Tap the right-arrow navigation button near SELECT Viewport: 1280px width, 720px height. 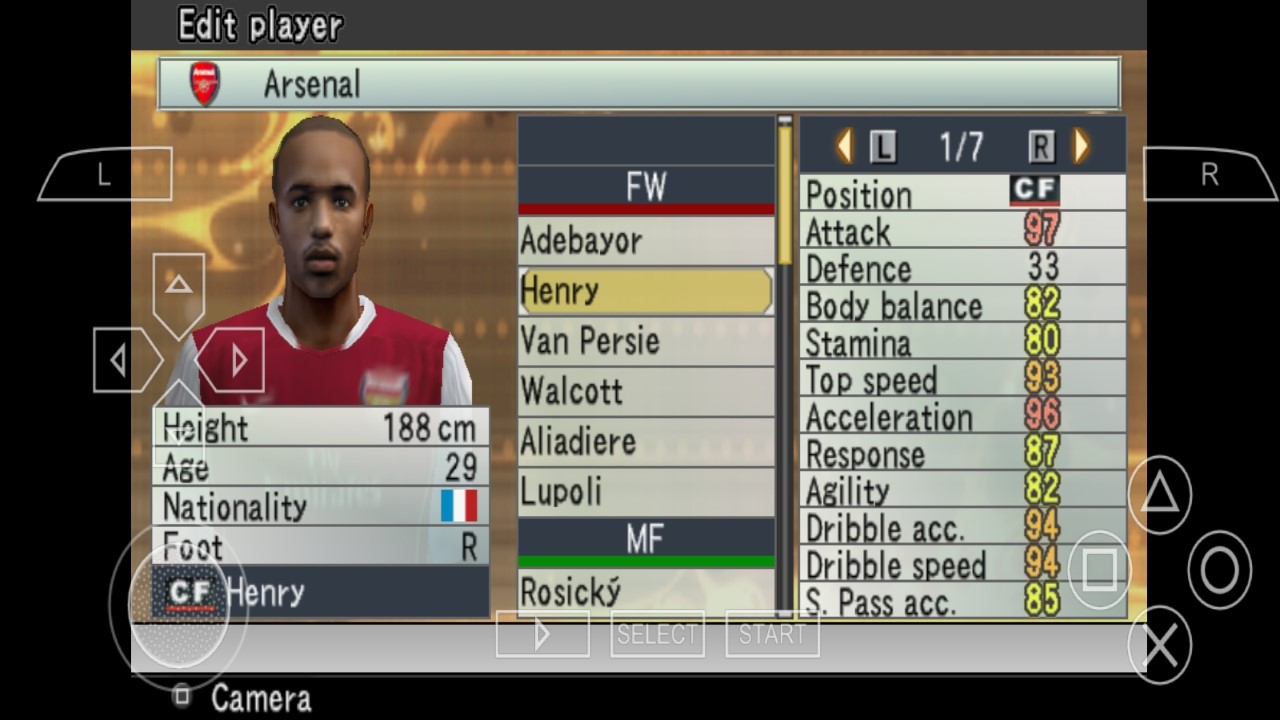(x=542, y=632)
